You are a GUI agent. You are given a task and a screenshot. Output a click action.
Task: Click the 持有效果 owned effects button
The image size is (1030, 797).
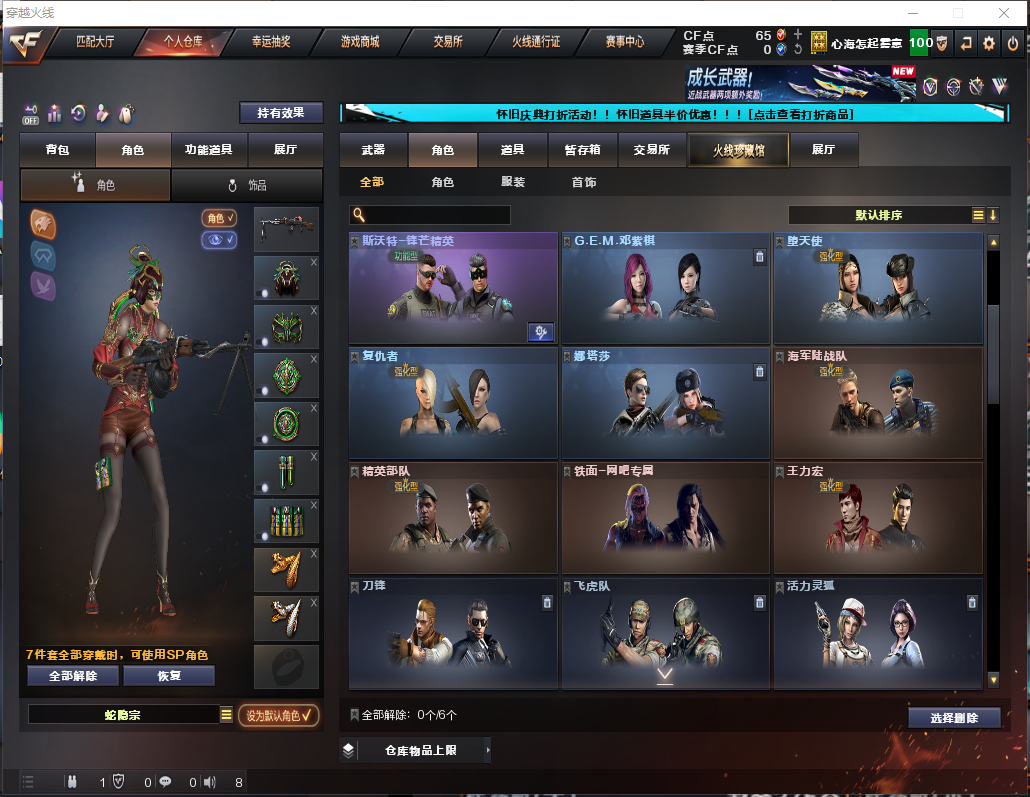click(x=281, y=113)
